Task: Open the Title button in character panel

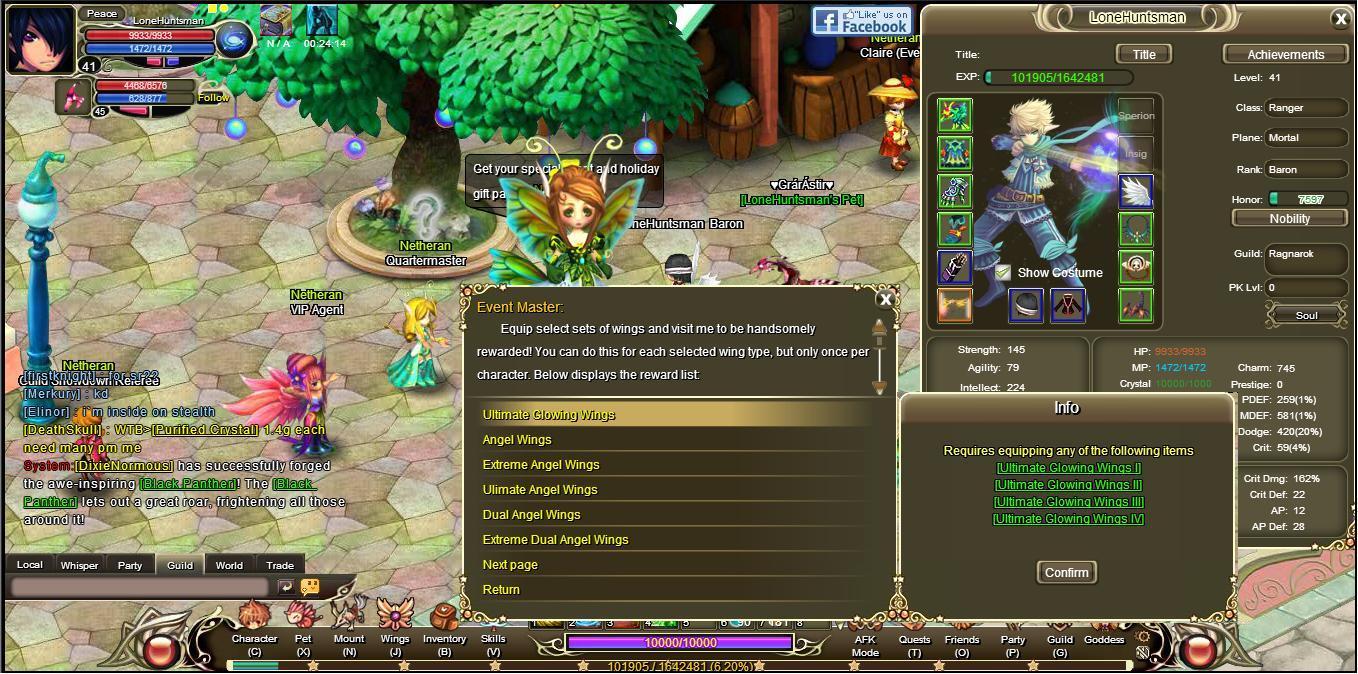Action: (x=1143, y=54)
